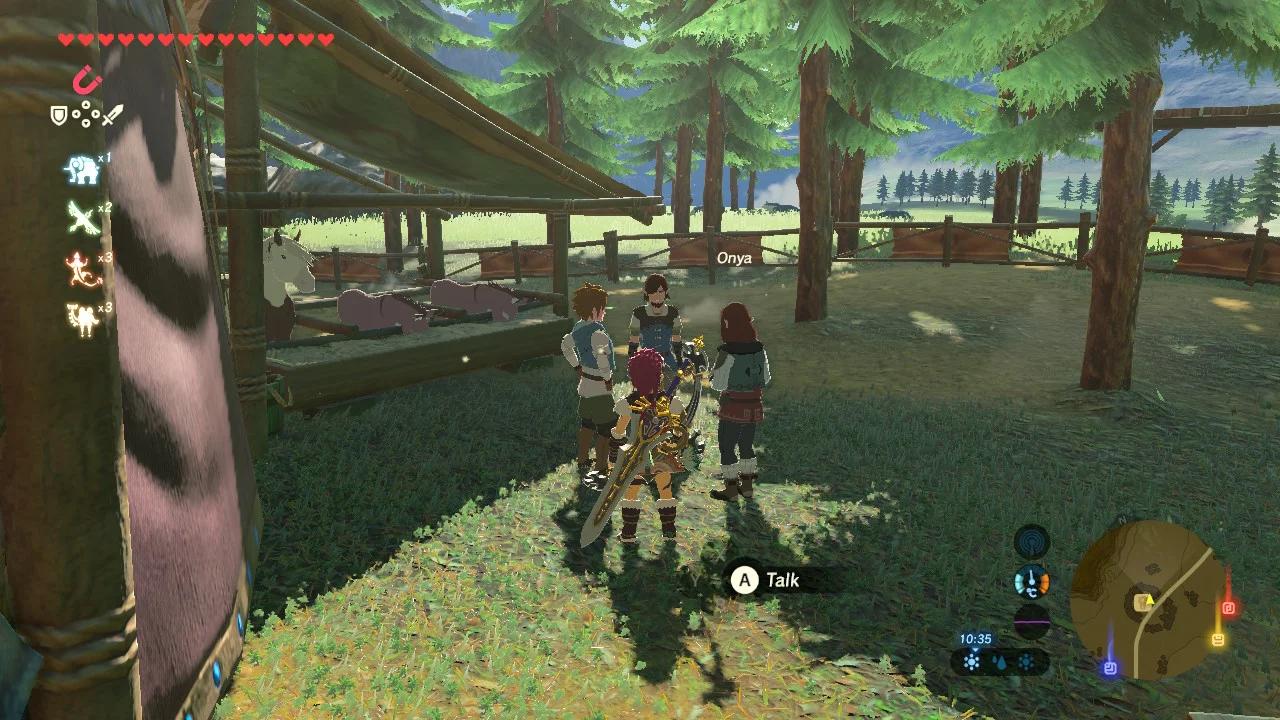Open the circular minimap
Screen dimensions: 1280x720
(1147, 600)
